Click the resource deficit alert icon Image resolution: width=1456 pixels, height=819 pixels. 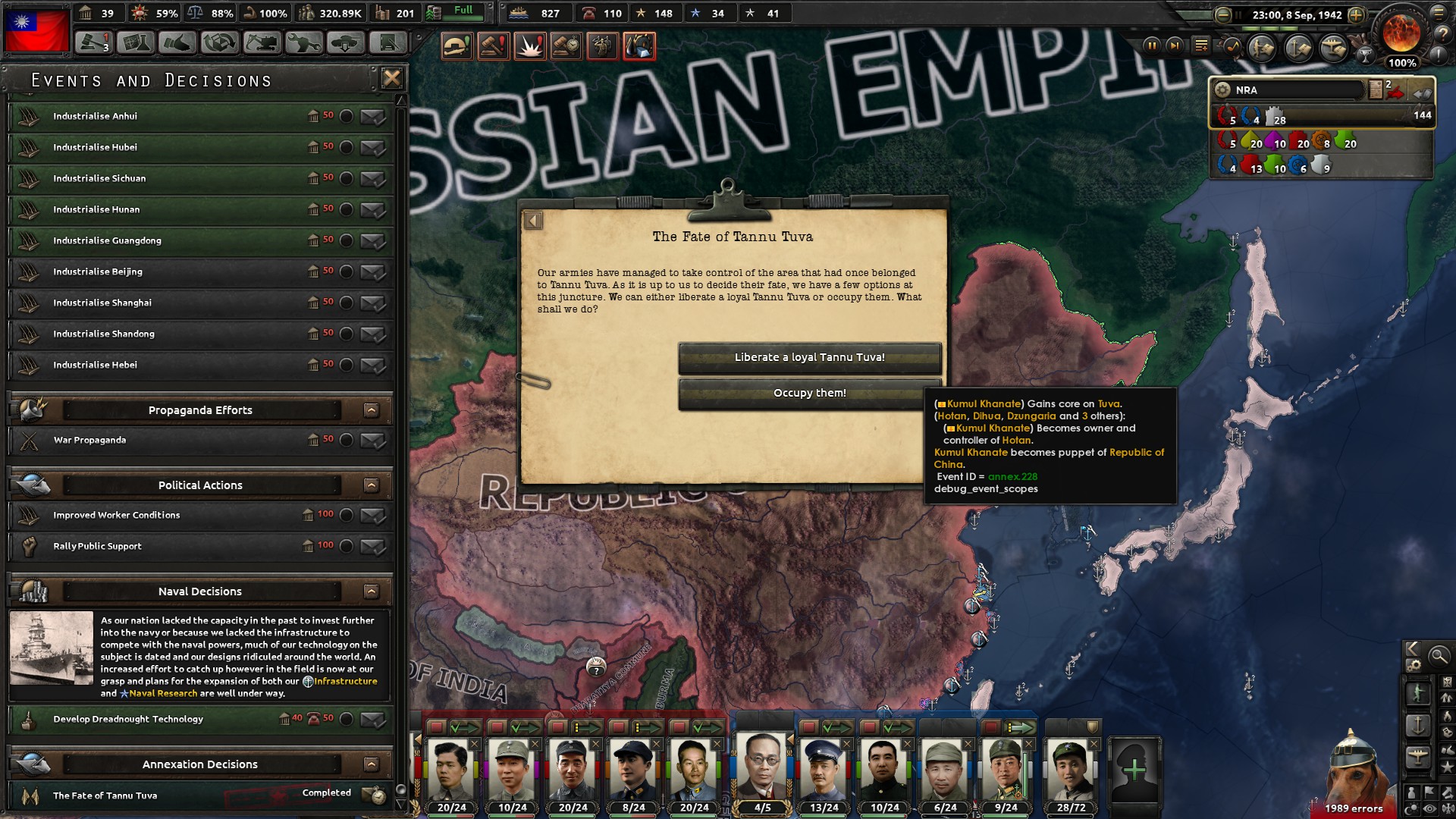point(639,45)
